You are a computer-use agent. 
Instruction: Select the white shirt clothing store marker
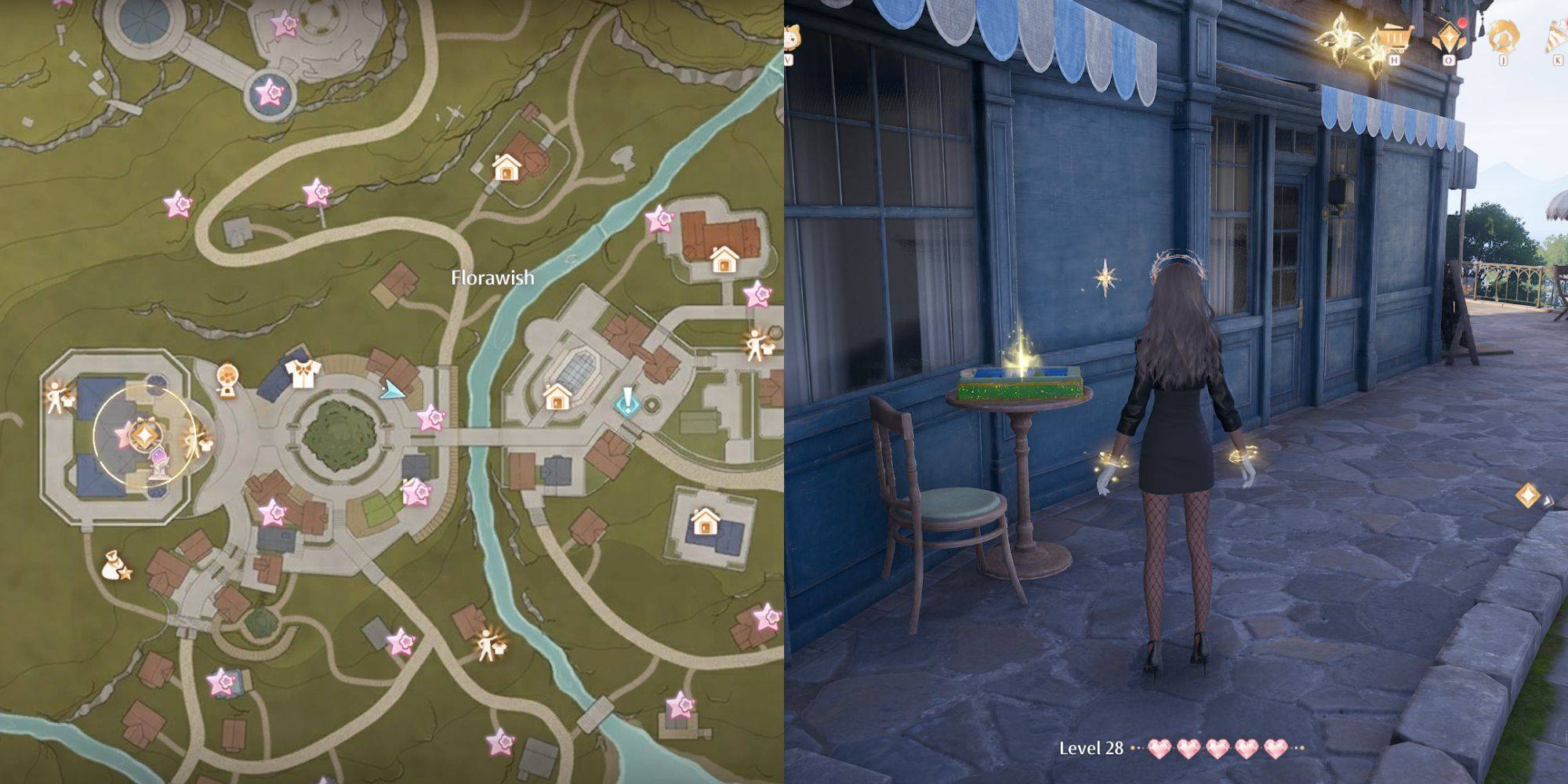pos(300,374)
